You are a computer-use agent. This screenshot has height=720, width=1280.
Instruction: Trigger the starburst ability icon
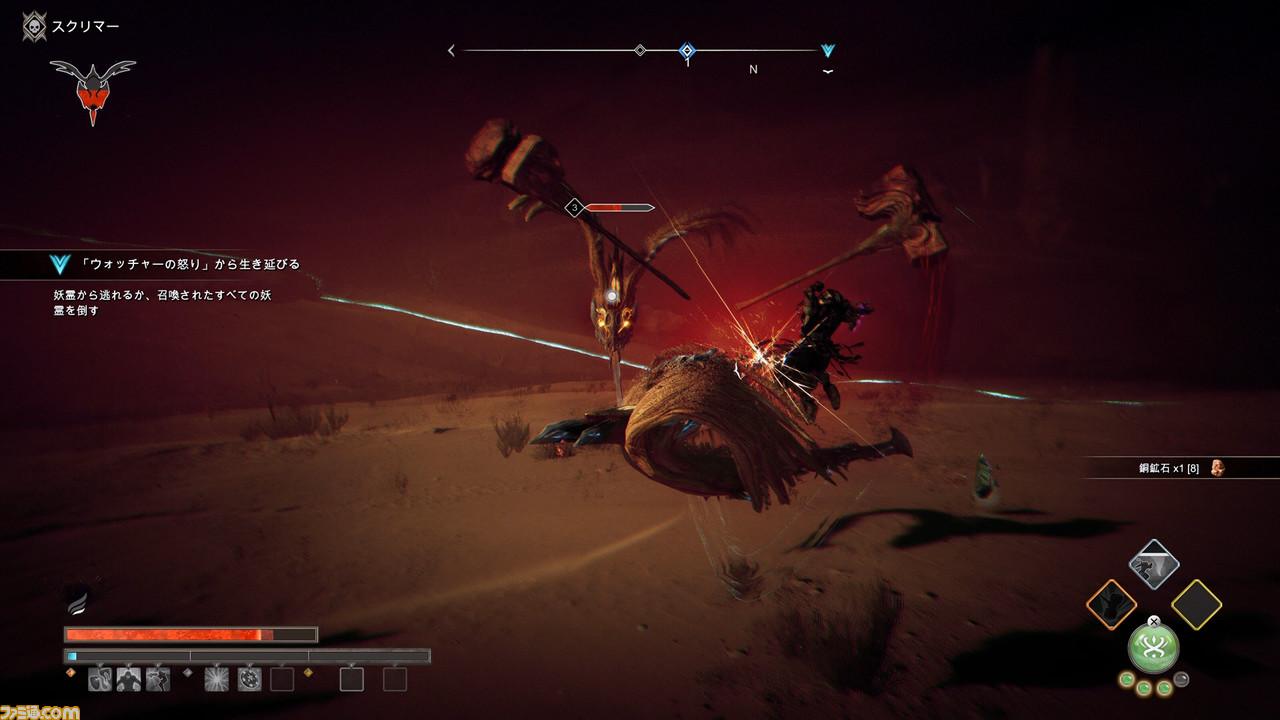(x=217, y=680)
